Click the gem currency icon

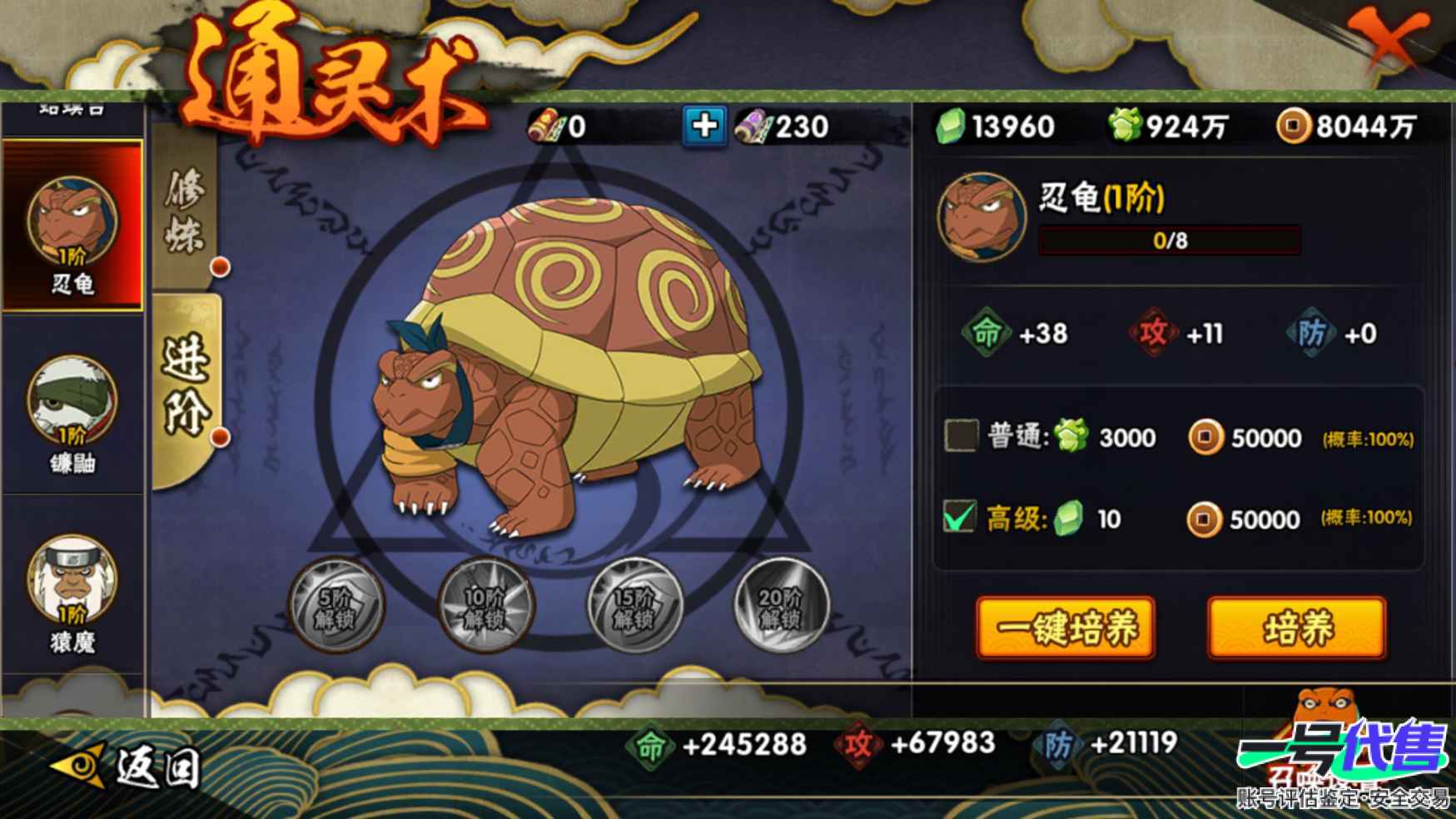(952, 127)
